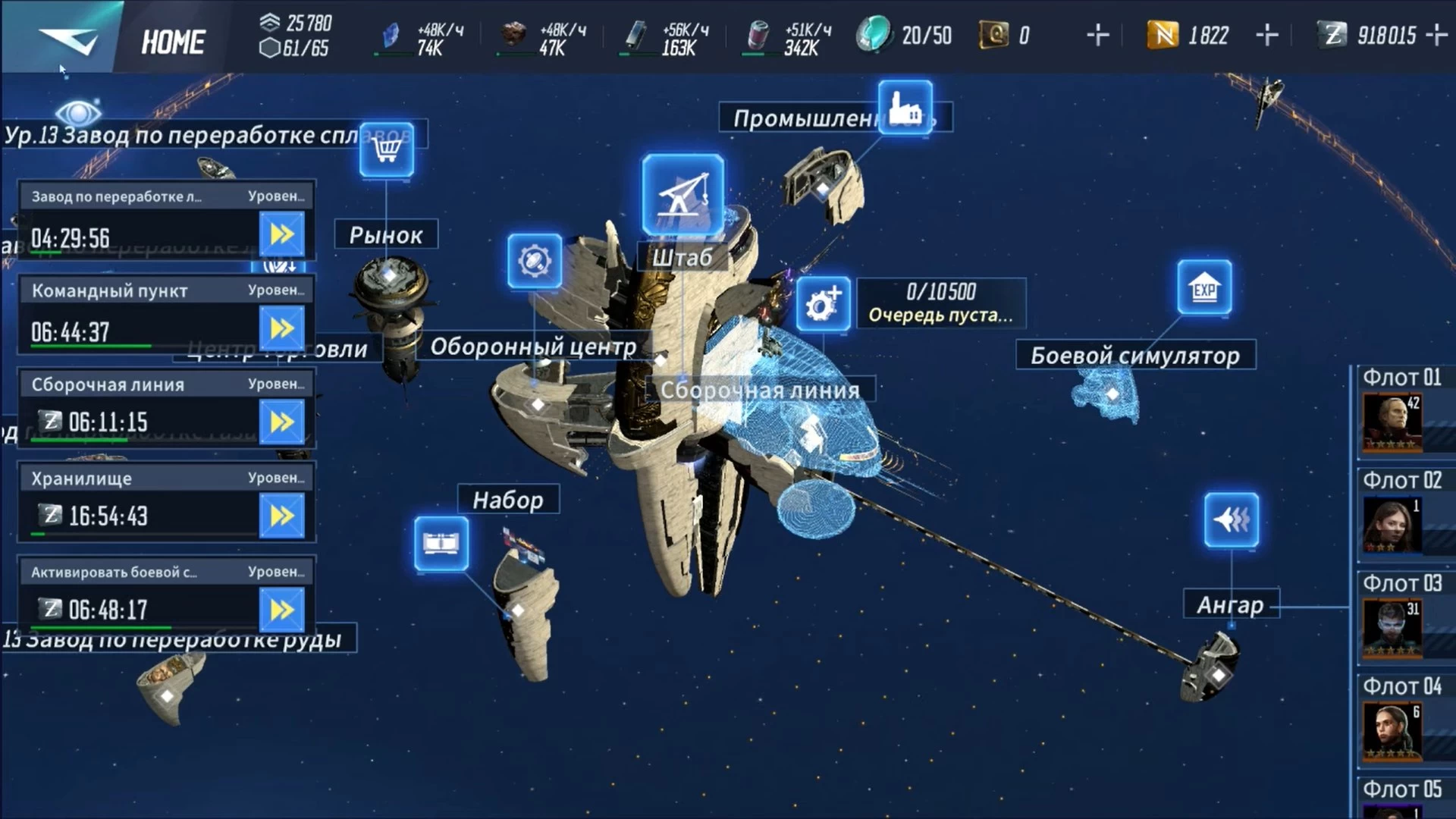
Task: Speed up the Сборочная линия queue timer
Action: tap(282, 422)
